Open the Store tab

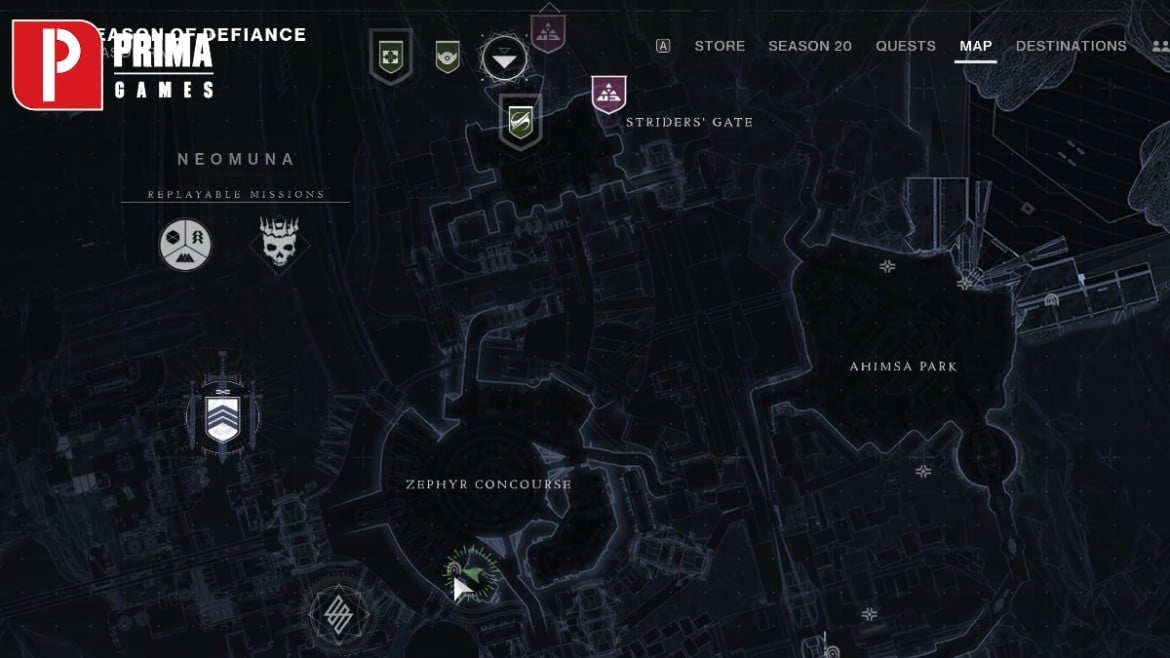pos(719,46)
